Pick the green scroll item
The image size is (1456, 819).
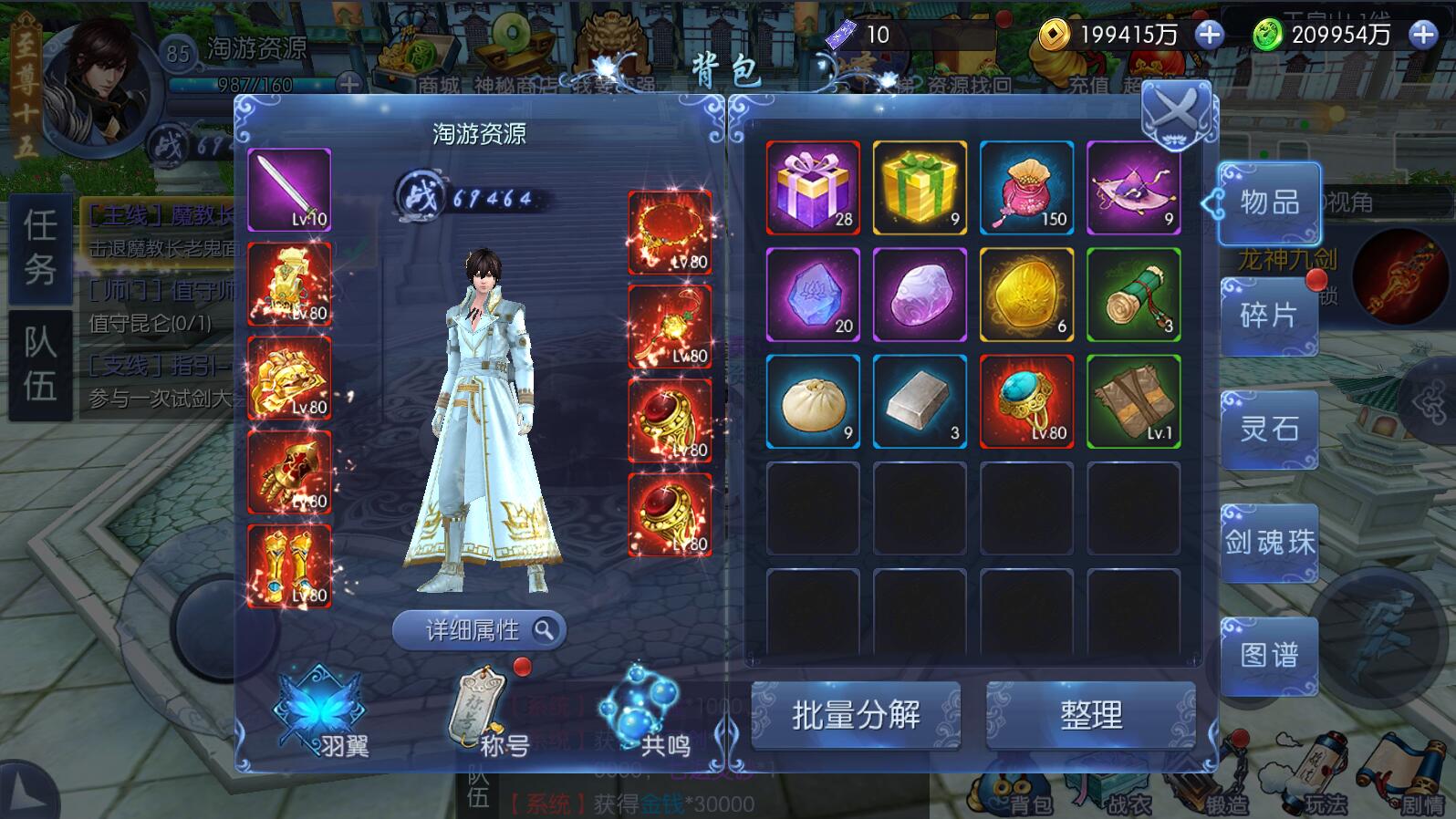[x=1134, y=295]
